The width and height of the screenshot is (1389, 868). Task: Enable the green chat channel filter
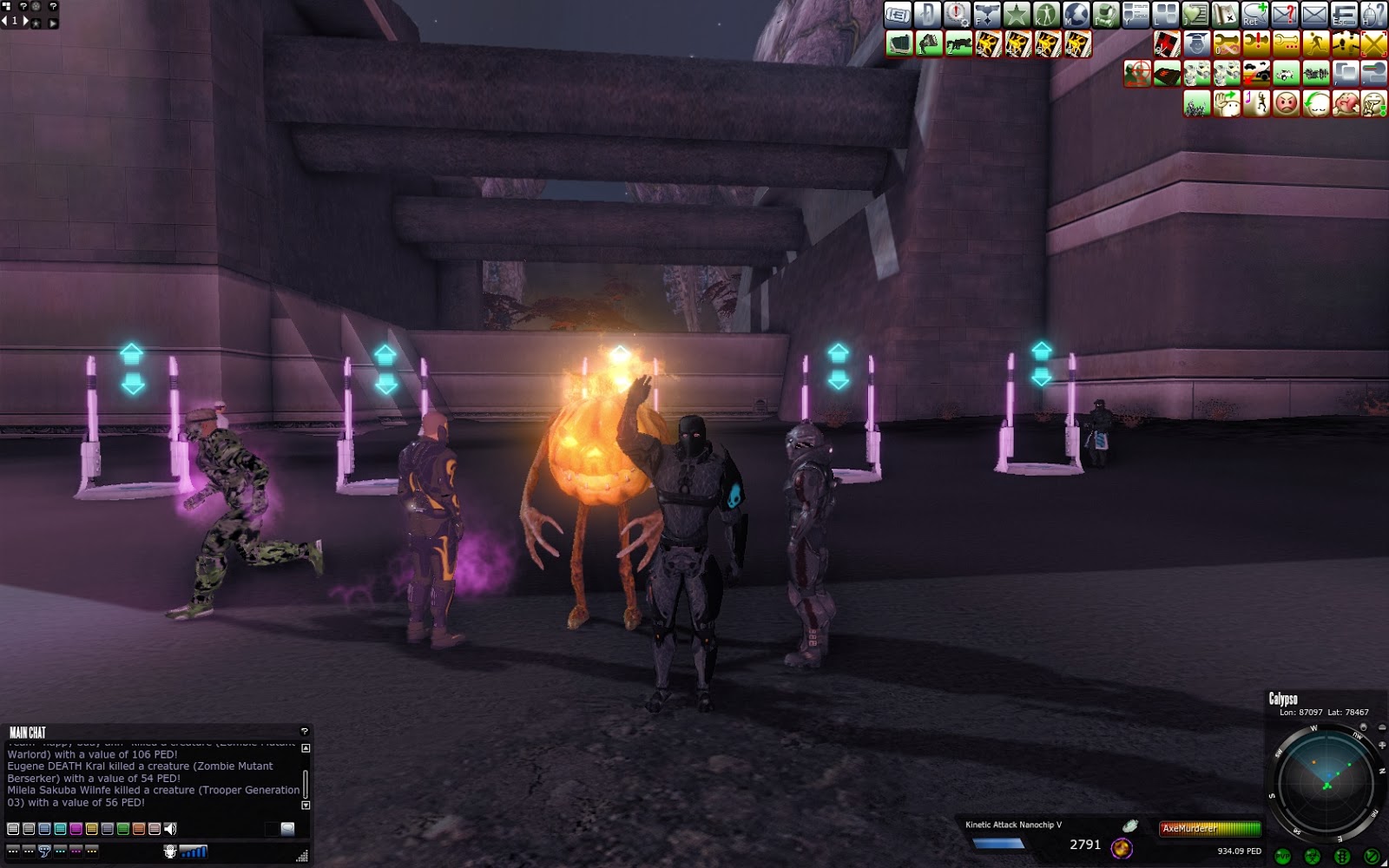click(x=122, y=828)
